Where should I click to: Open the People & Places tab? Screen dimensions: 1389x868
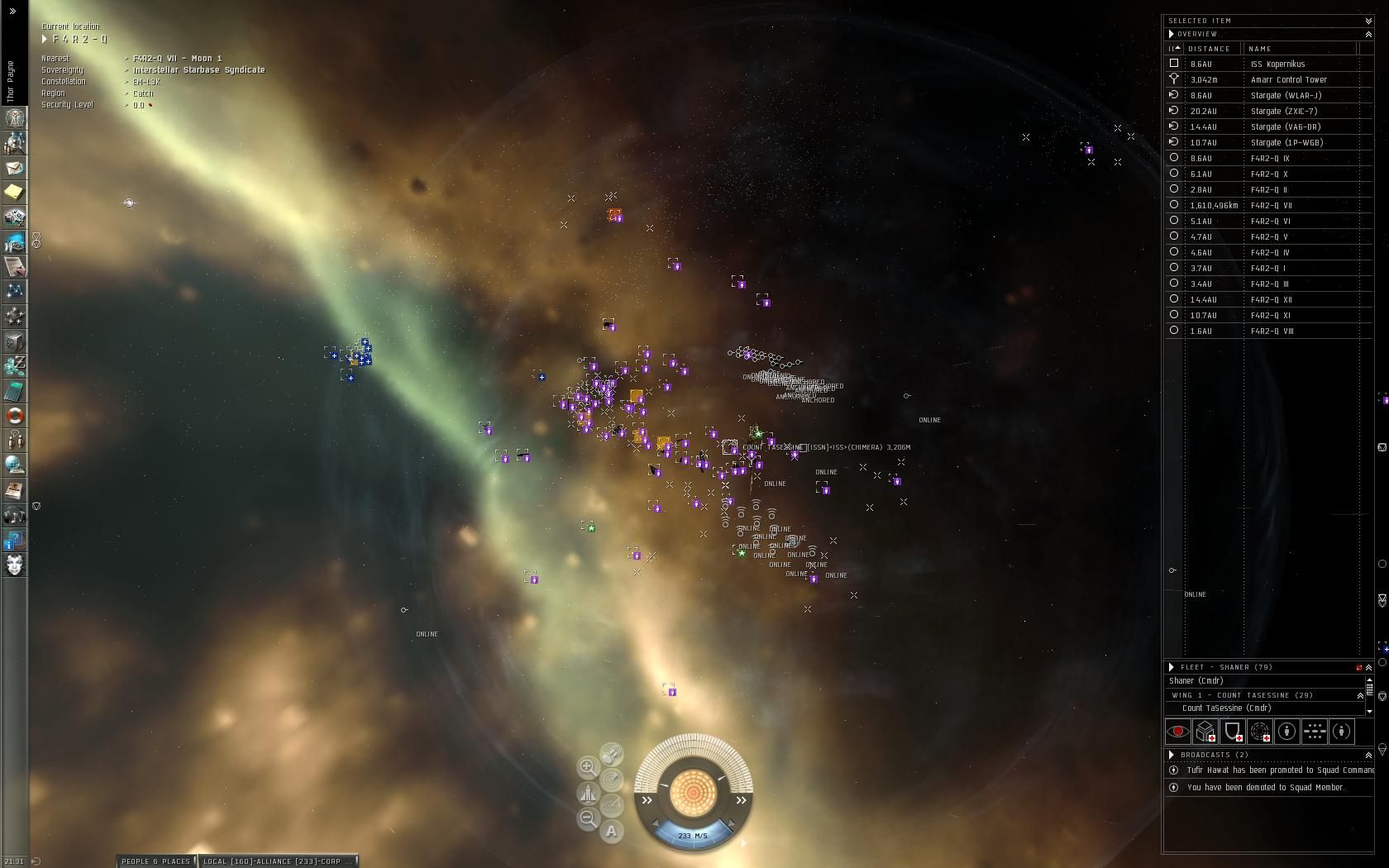pyautogui.click(x=155, y=861)
